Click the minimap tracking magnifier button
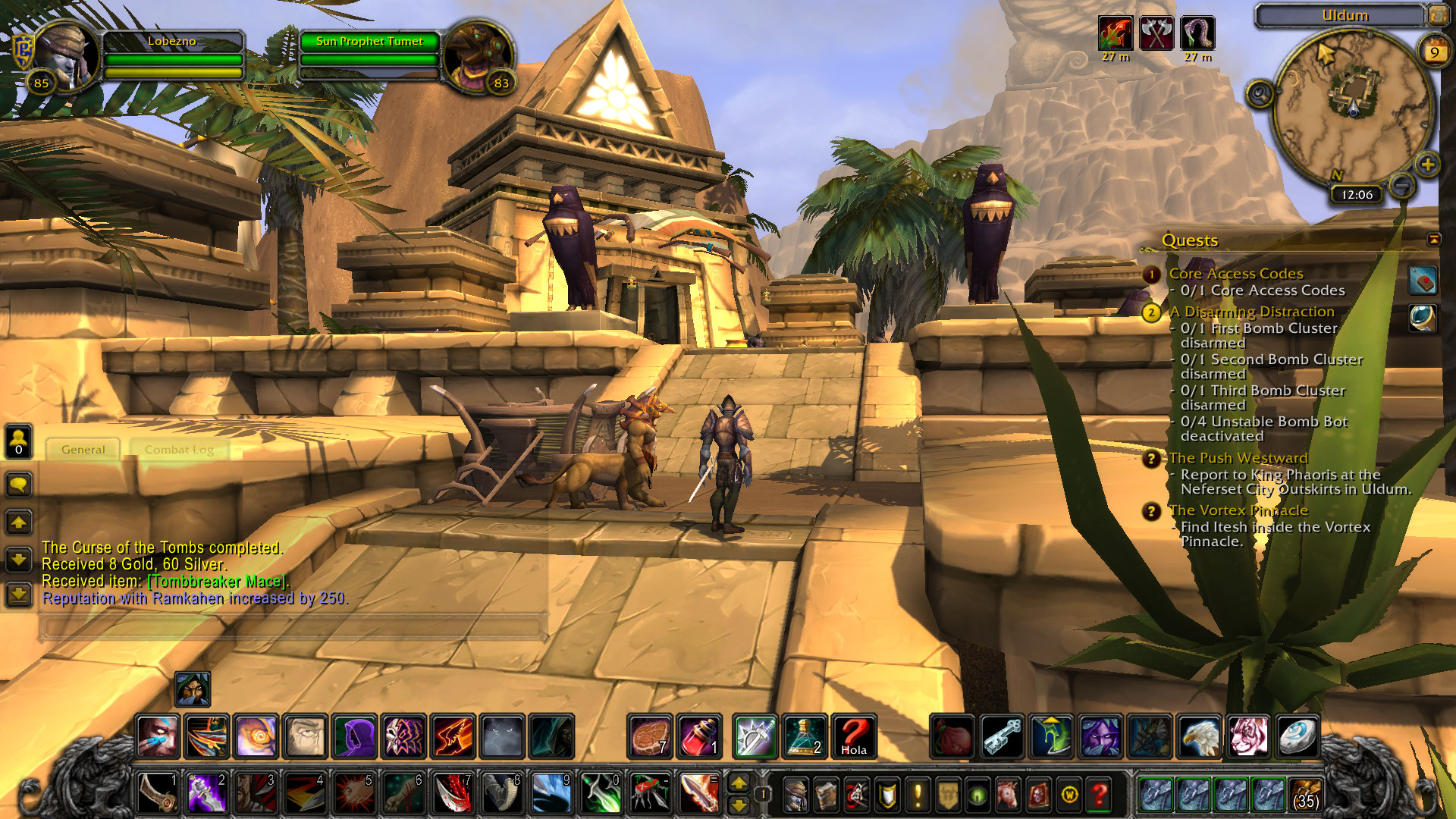The image size is (1456, 819). pyautogui.click(x=1260, y=94)
